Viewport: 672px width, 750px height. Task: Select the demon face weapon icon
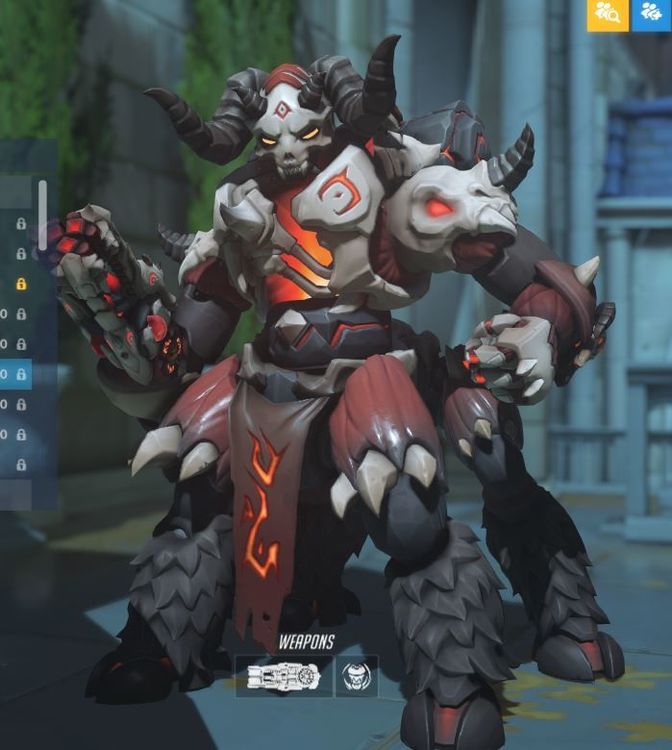[357, 676]
